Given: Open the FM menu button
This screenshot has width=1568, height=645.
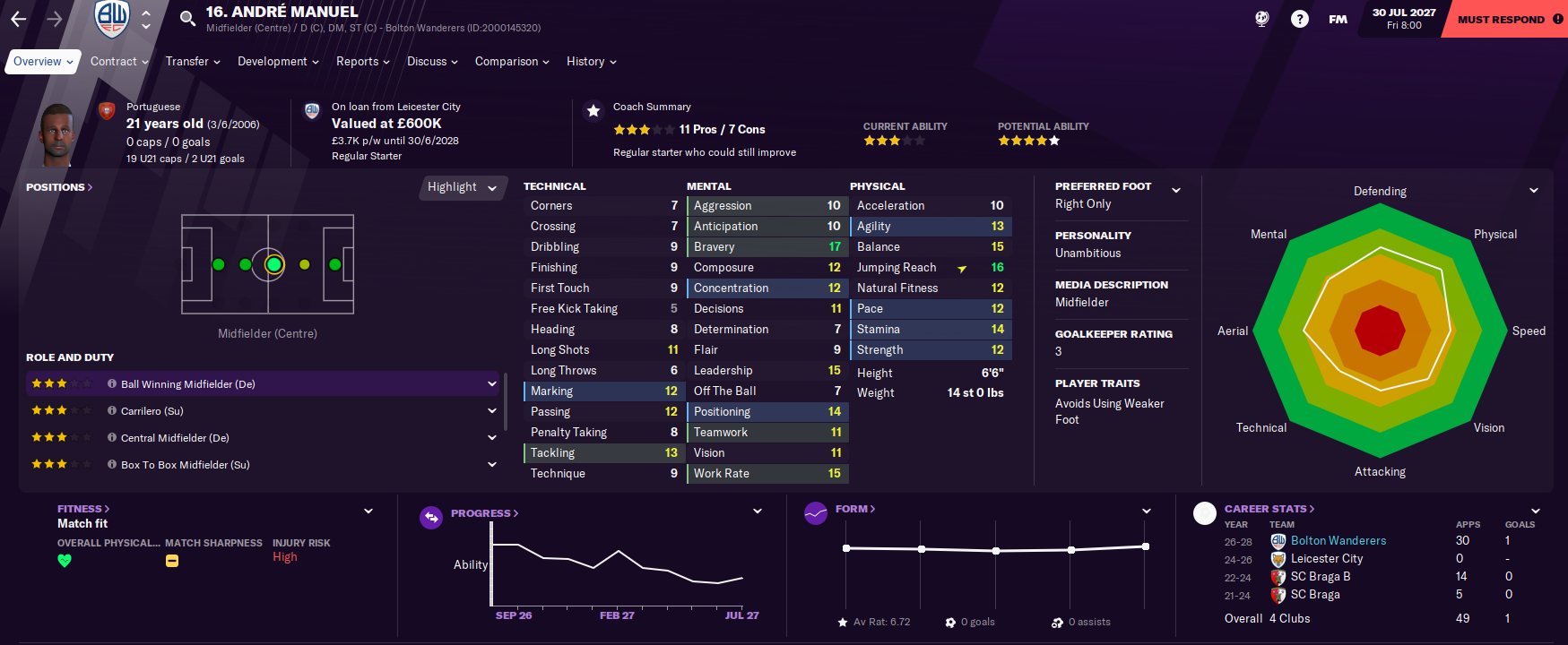Looking at the screenshot, I should [x=1338, y=19].
